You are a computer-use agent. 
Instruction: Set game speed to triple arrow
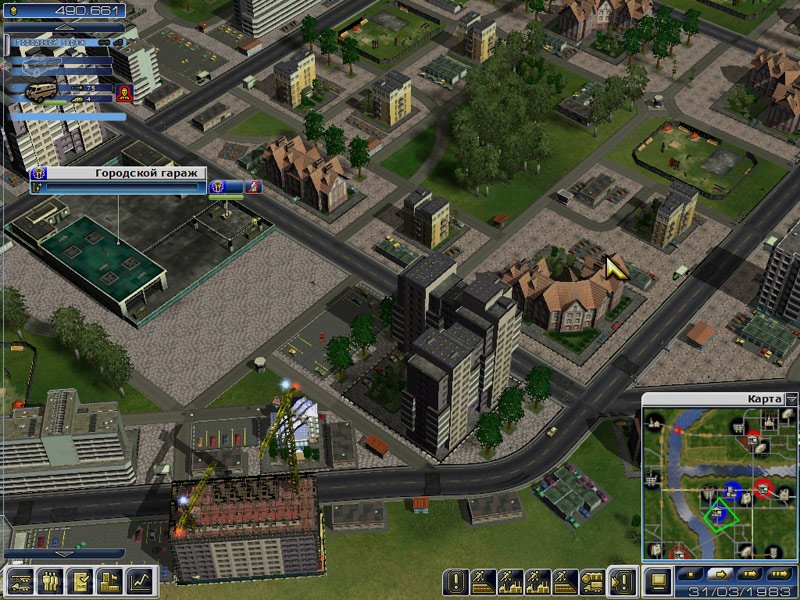(780, 575)
